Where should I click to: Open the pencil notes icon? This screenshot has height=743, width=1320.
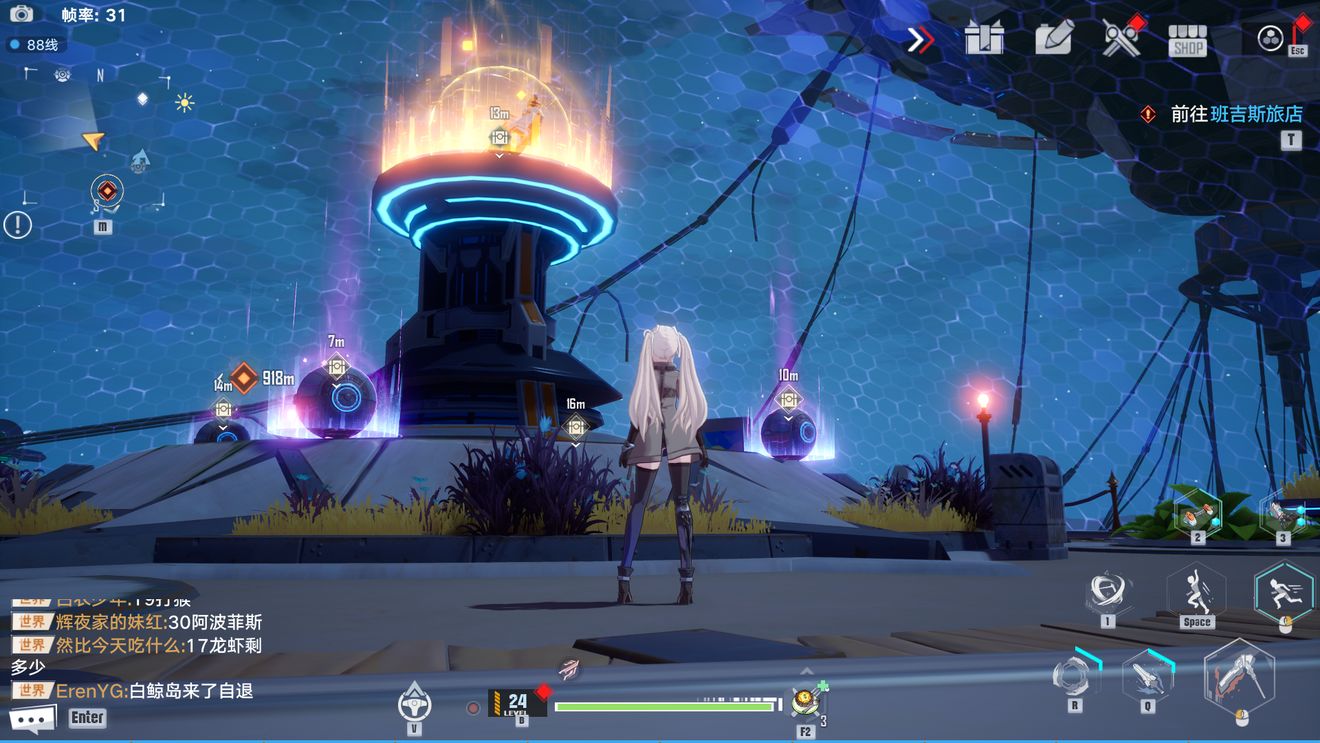click(1054, 38)
